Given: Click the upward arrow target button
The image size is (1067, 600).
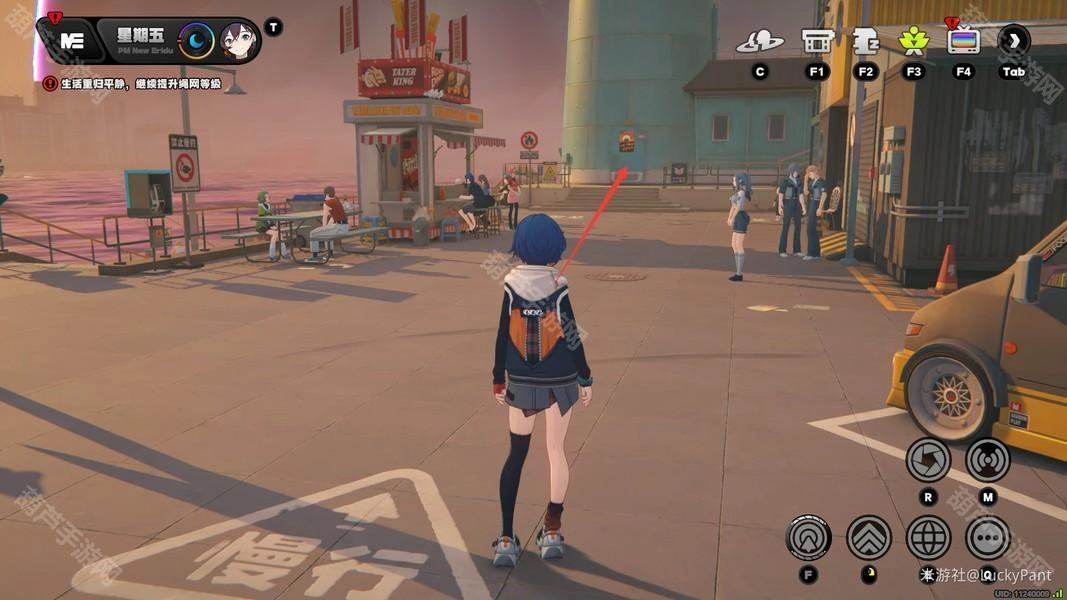Looking at the screenshot, I should (808, 537).
